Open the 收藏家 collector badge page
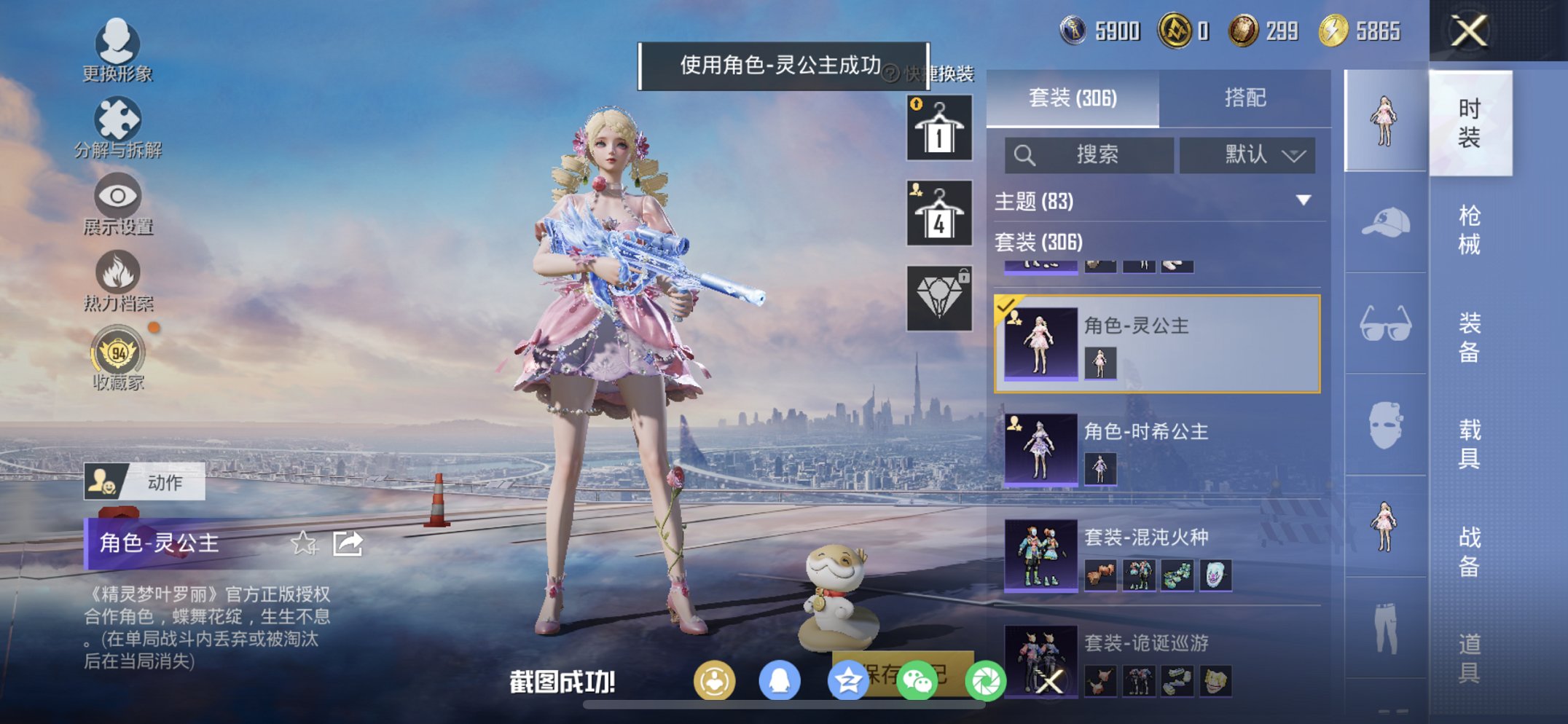The height and width of the screenshot is (724, 1568). [119, 357]
